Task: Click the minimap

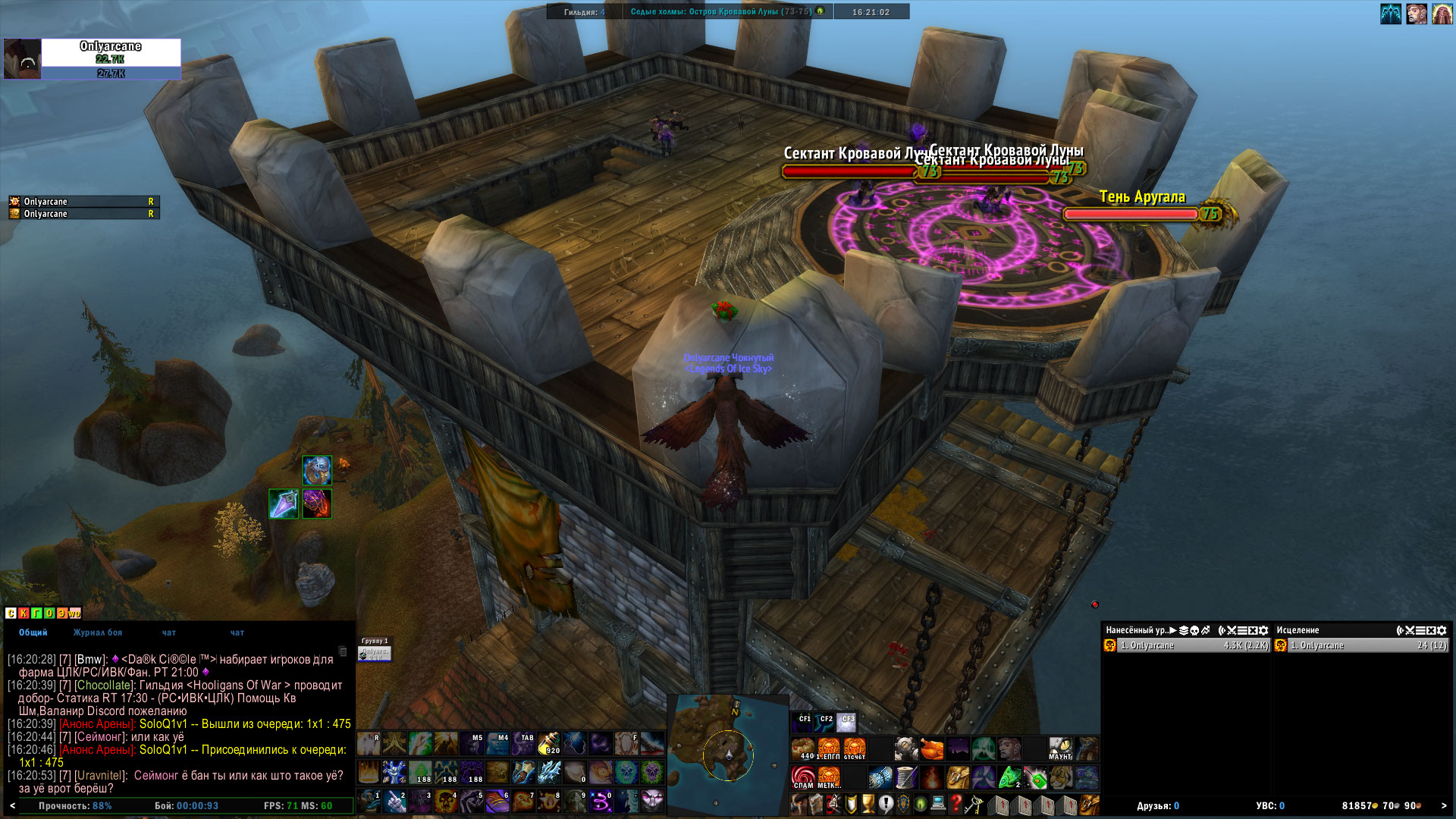Action: 727,753
